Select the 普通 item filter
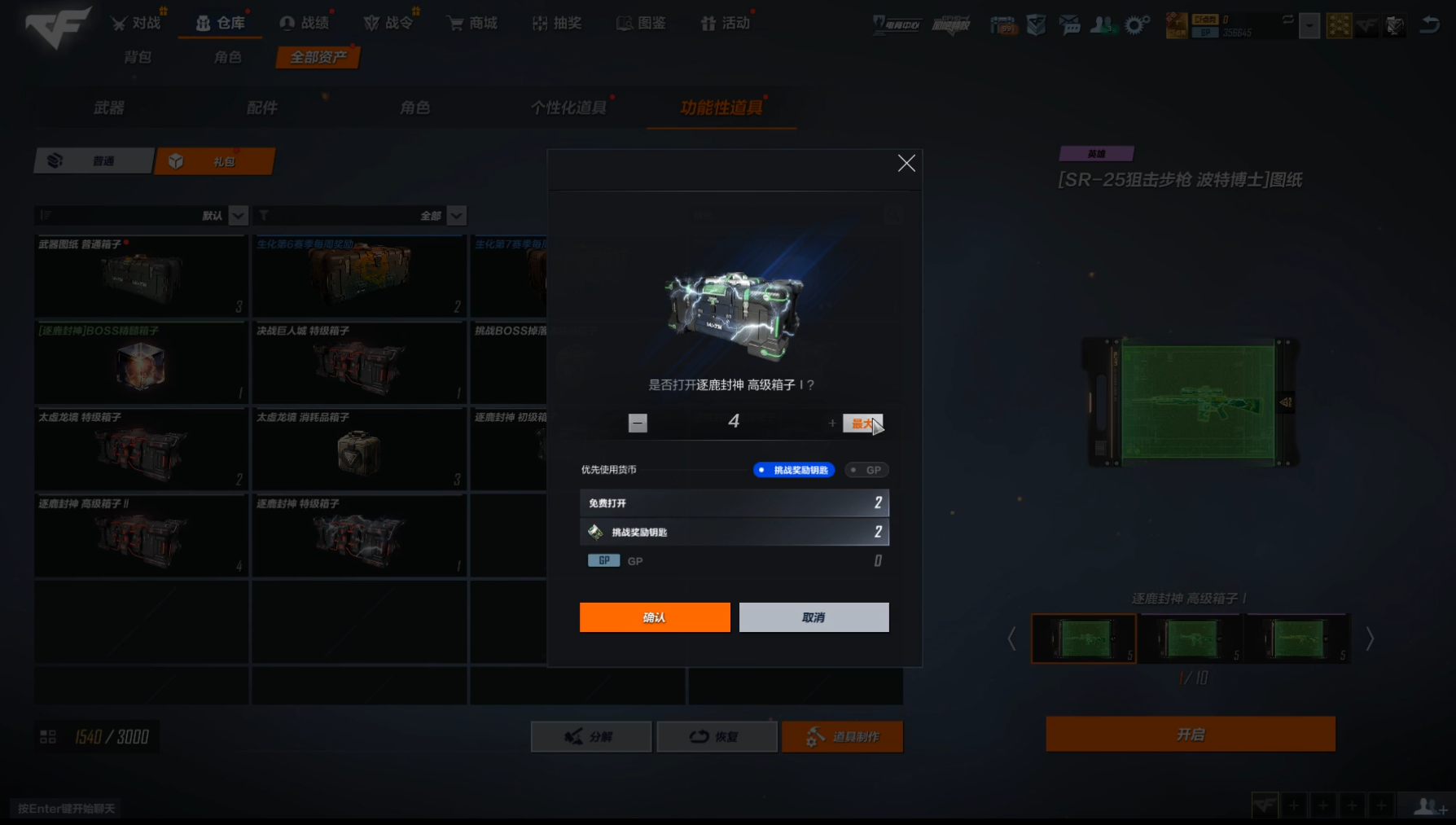The image size is (1456, 825). coord(94,161)
